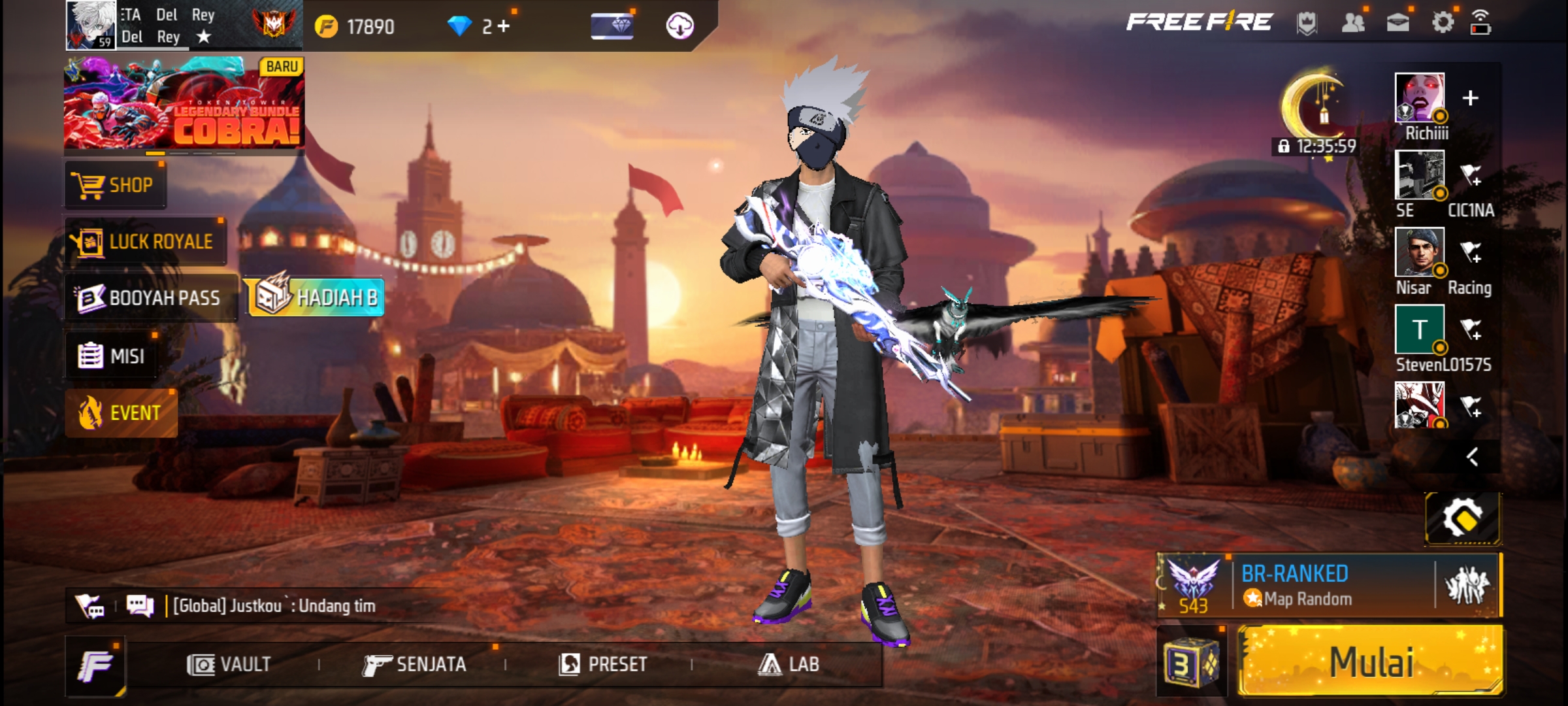
Task: Open the Lab tab
Action: 788,665
